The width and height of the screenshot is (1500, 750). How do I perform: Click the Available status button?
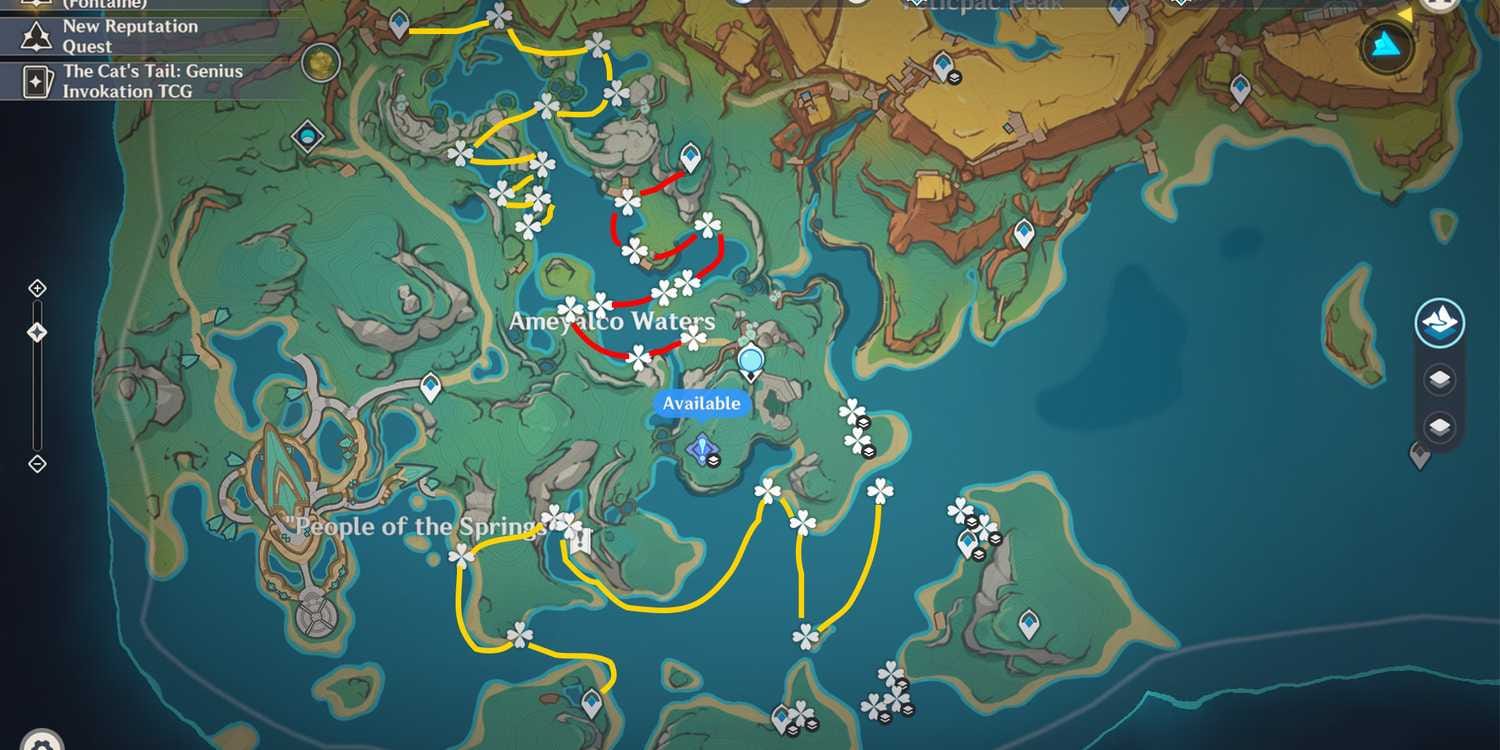700,403
